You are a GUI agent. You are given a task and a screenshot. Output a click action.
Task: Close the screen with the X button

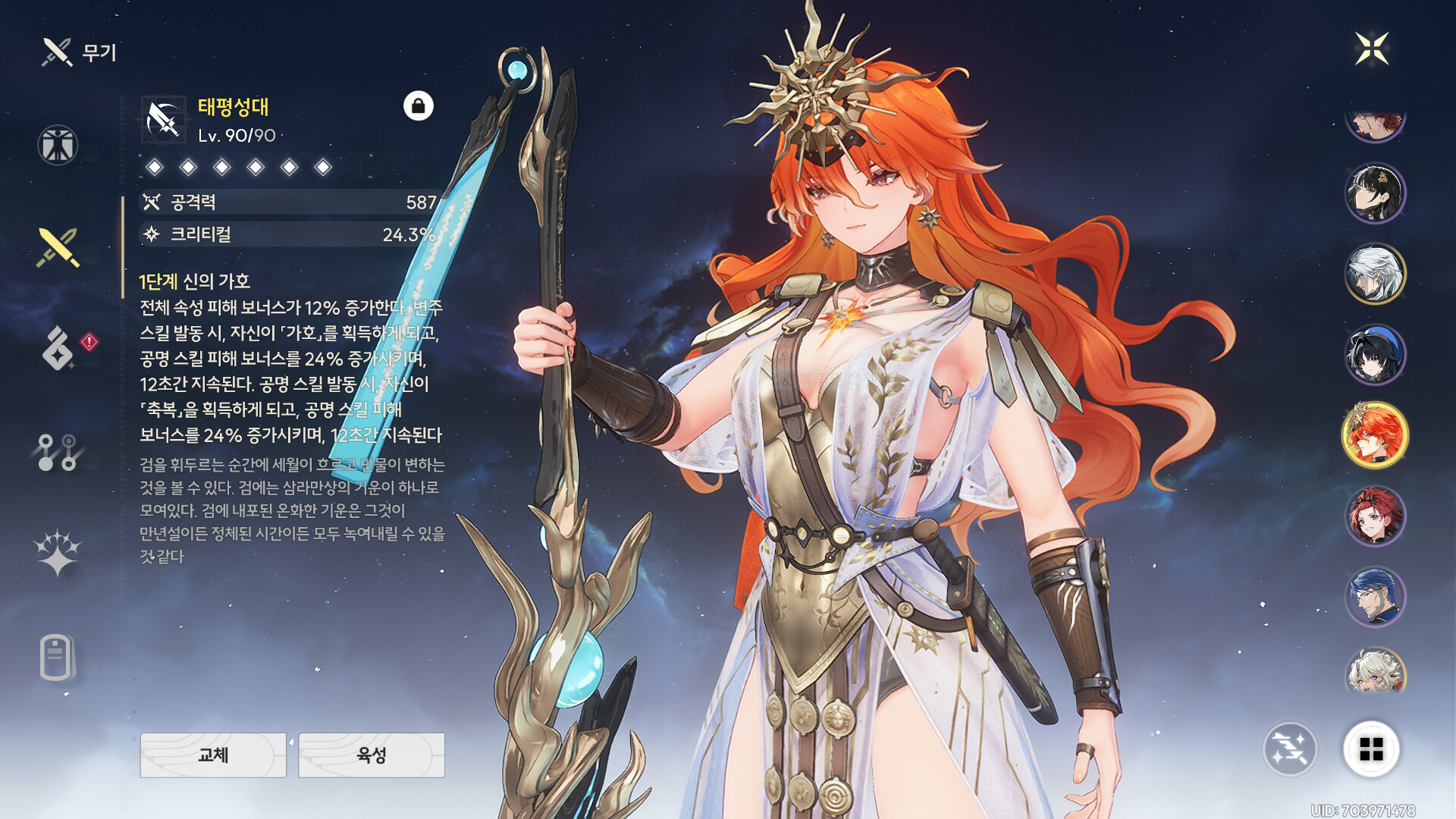[x=1372, y=49]
